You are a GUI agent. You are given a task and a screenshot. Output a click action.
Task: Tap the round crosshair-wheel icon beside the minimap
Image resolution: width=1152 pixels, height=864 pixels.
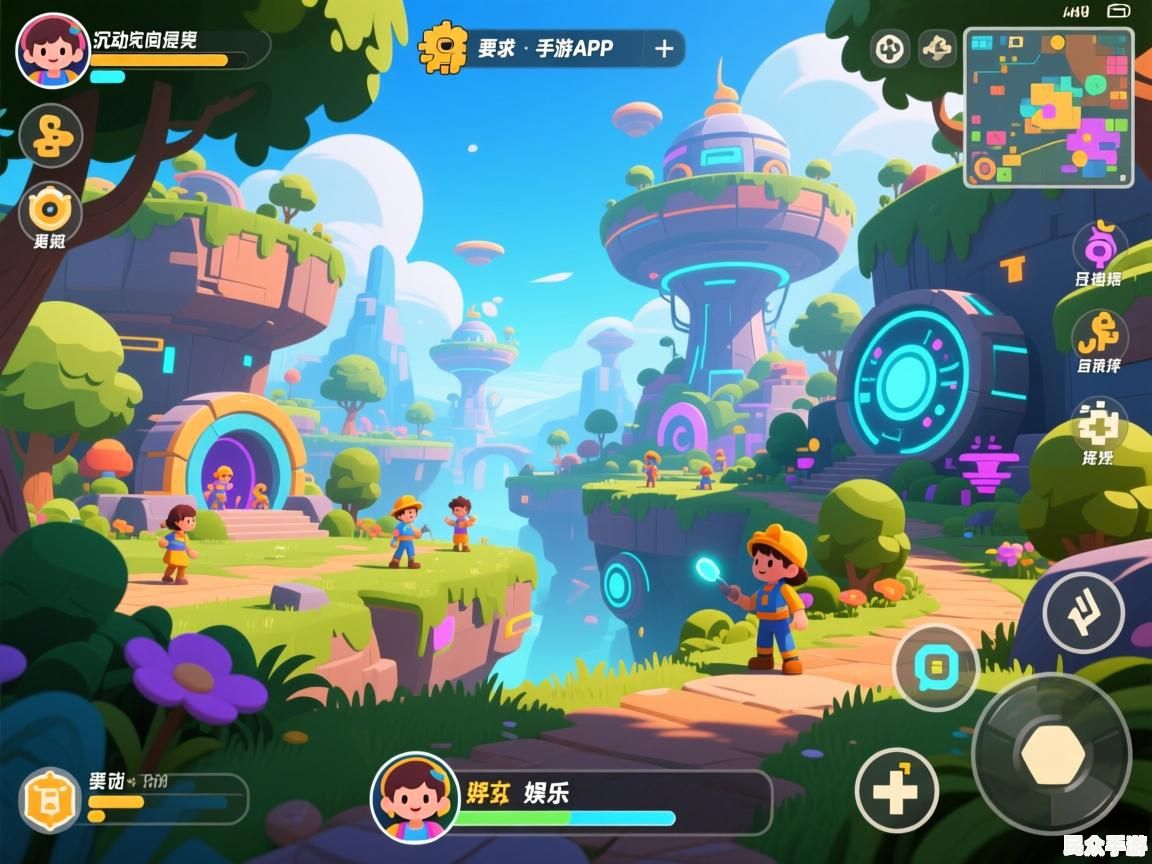[890, 48]
